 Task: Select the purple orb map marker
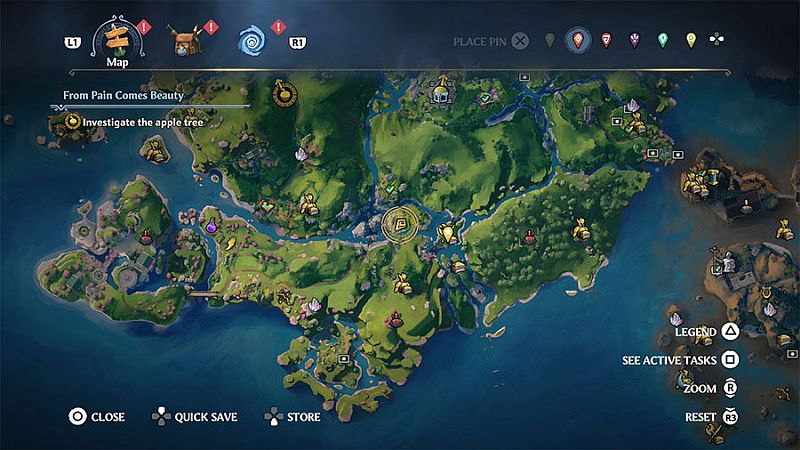click(212, 228)
